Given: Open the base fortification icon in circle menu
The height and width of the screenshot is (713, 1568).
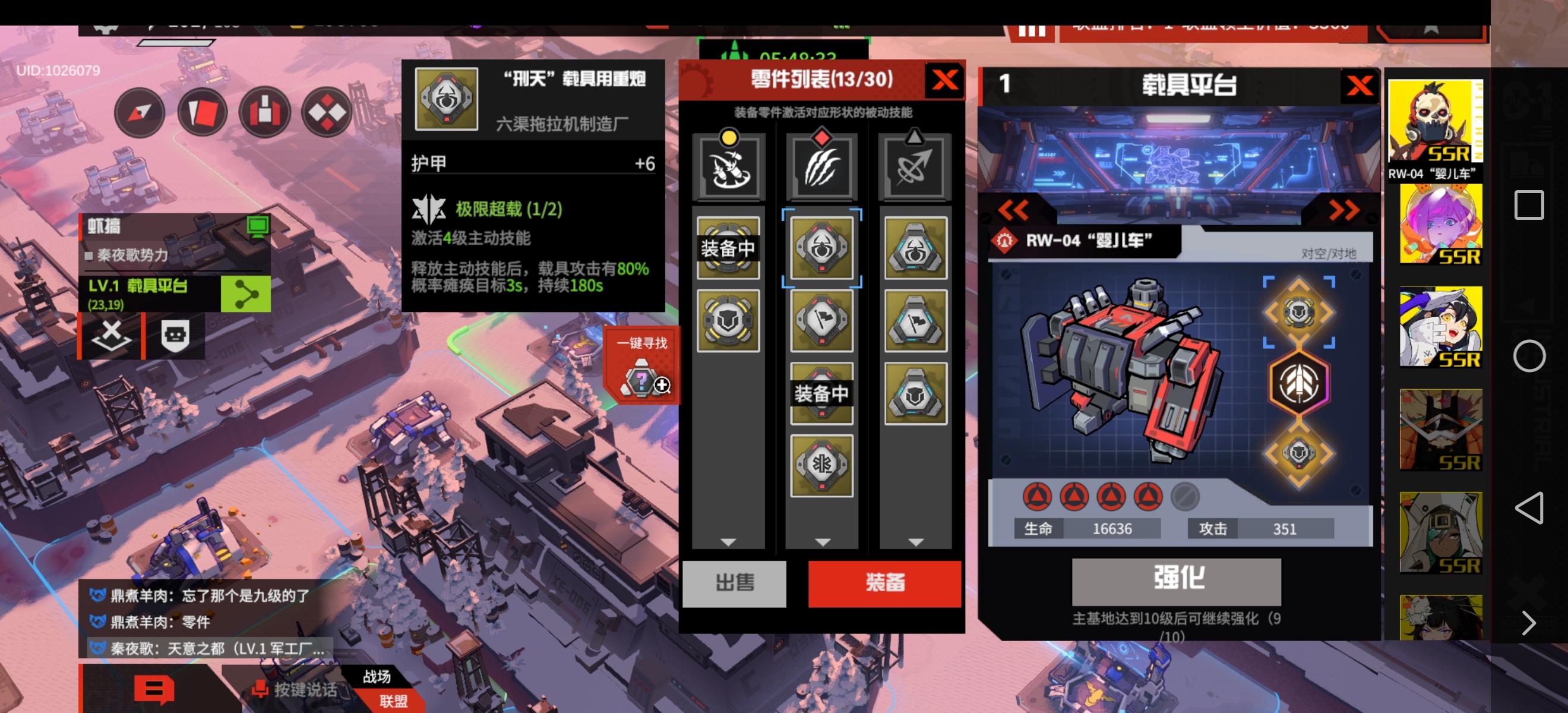Looking at the screenshot, I should (267, 112).
